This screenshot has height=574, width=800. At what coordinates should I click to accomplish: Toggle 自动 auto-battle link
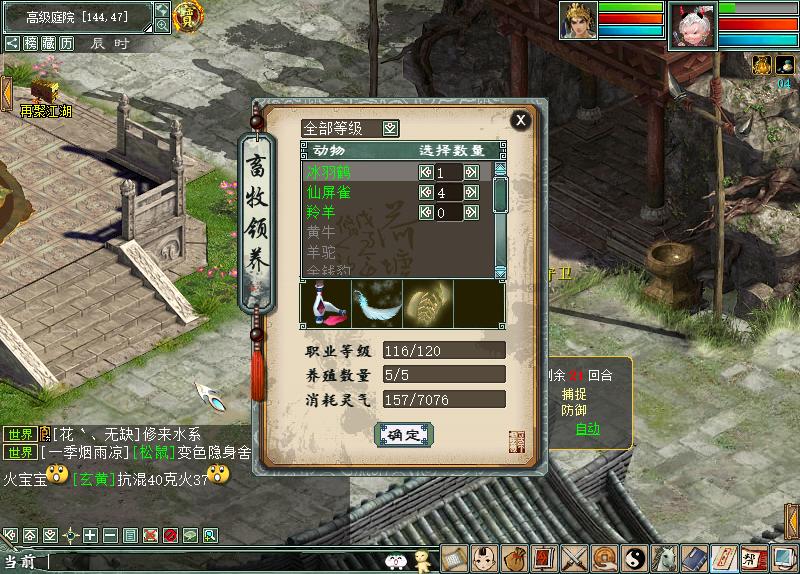(x=587, y=429)
